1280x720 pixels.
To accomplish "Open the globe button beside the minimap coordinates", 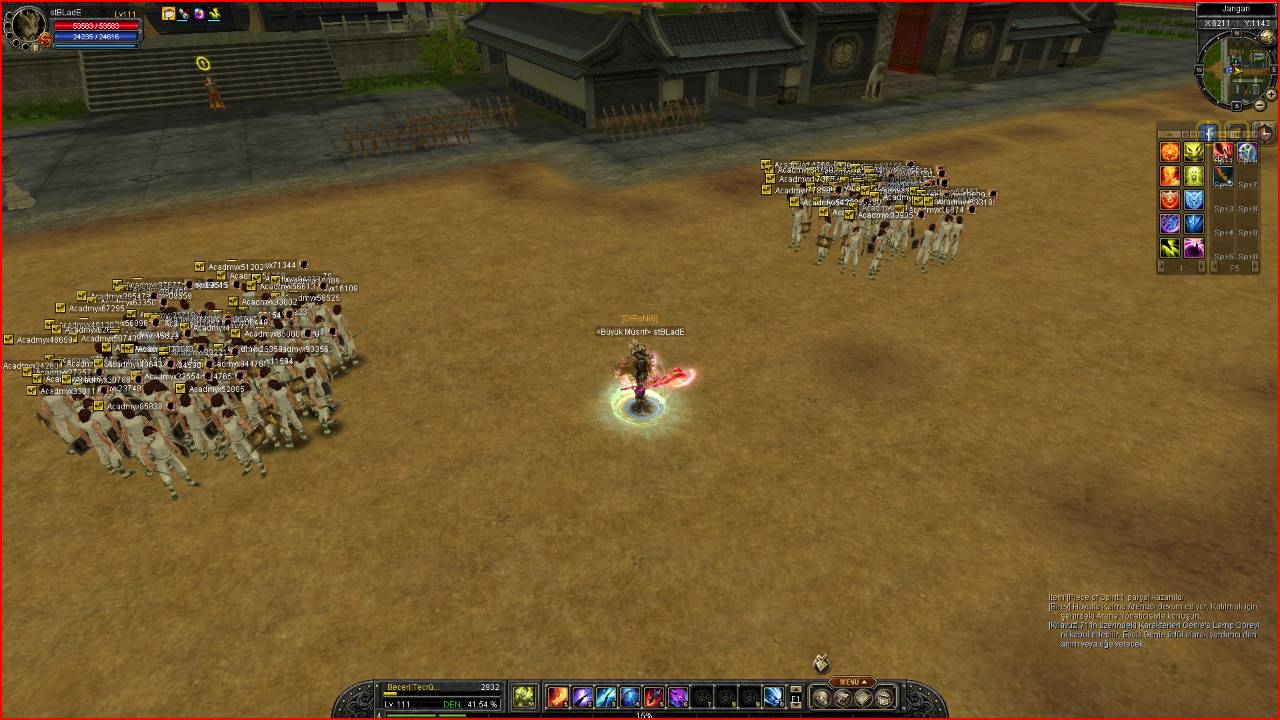I will click(x=1267, y=38).
